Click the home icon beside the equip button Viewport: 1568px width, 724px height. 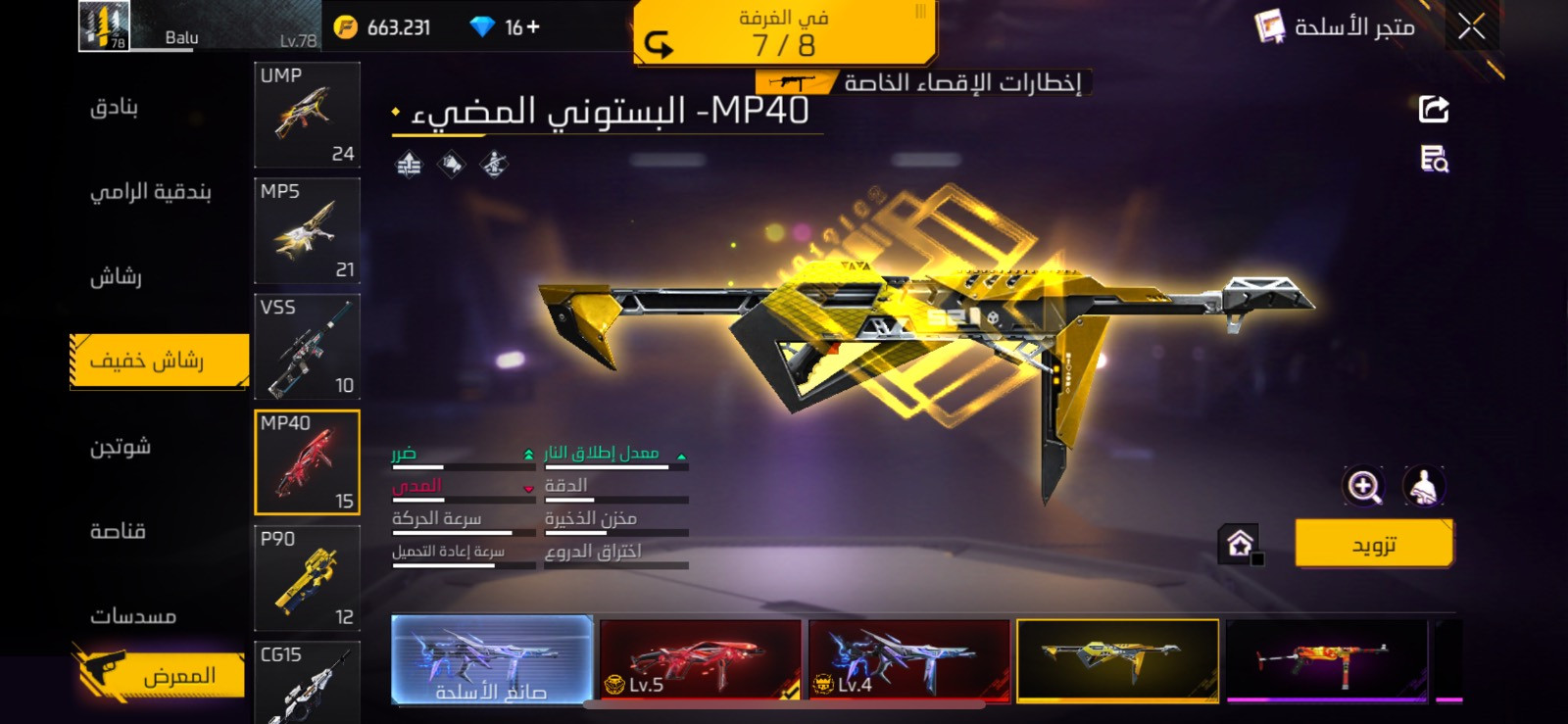1241,546
